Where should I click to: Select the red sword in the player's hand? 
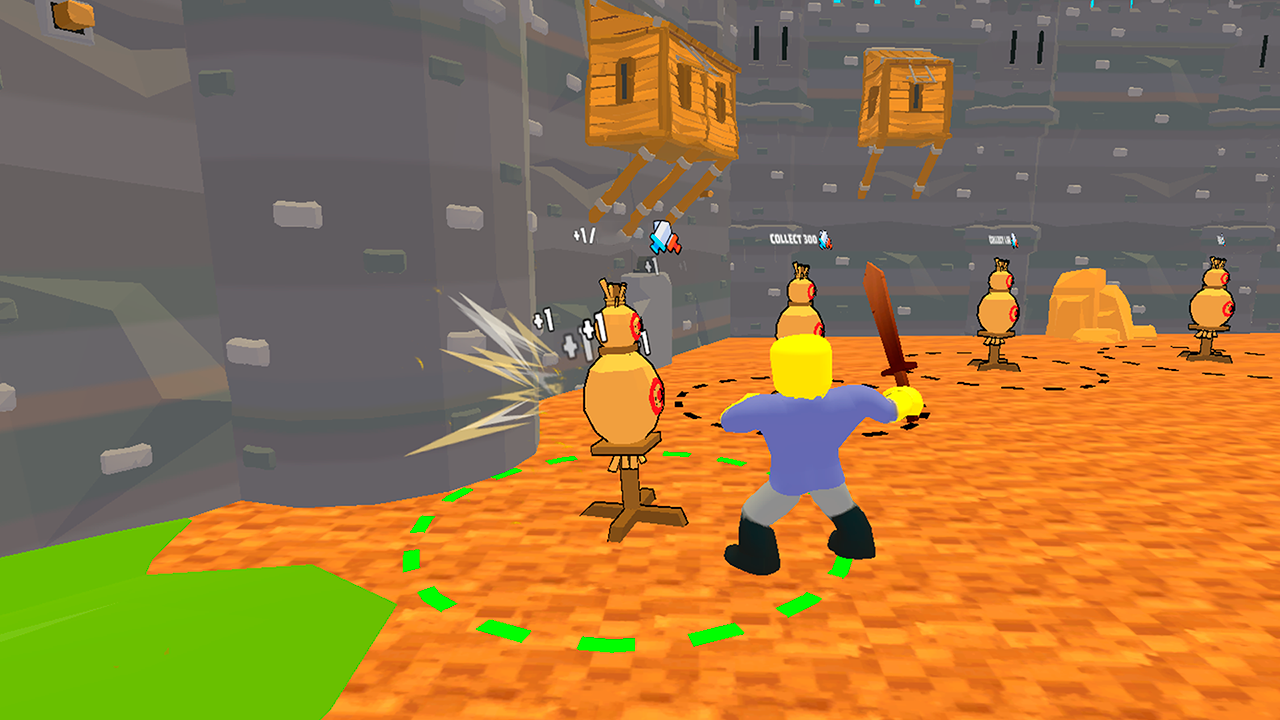point(884,330)
